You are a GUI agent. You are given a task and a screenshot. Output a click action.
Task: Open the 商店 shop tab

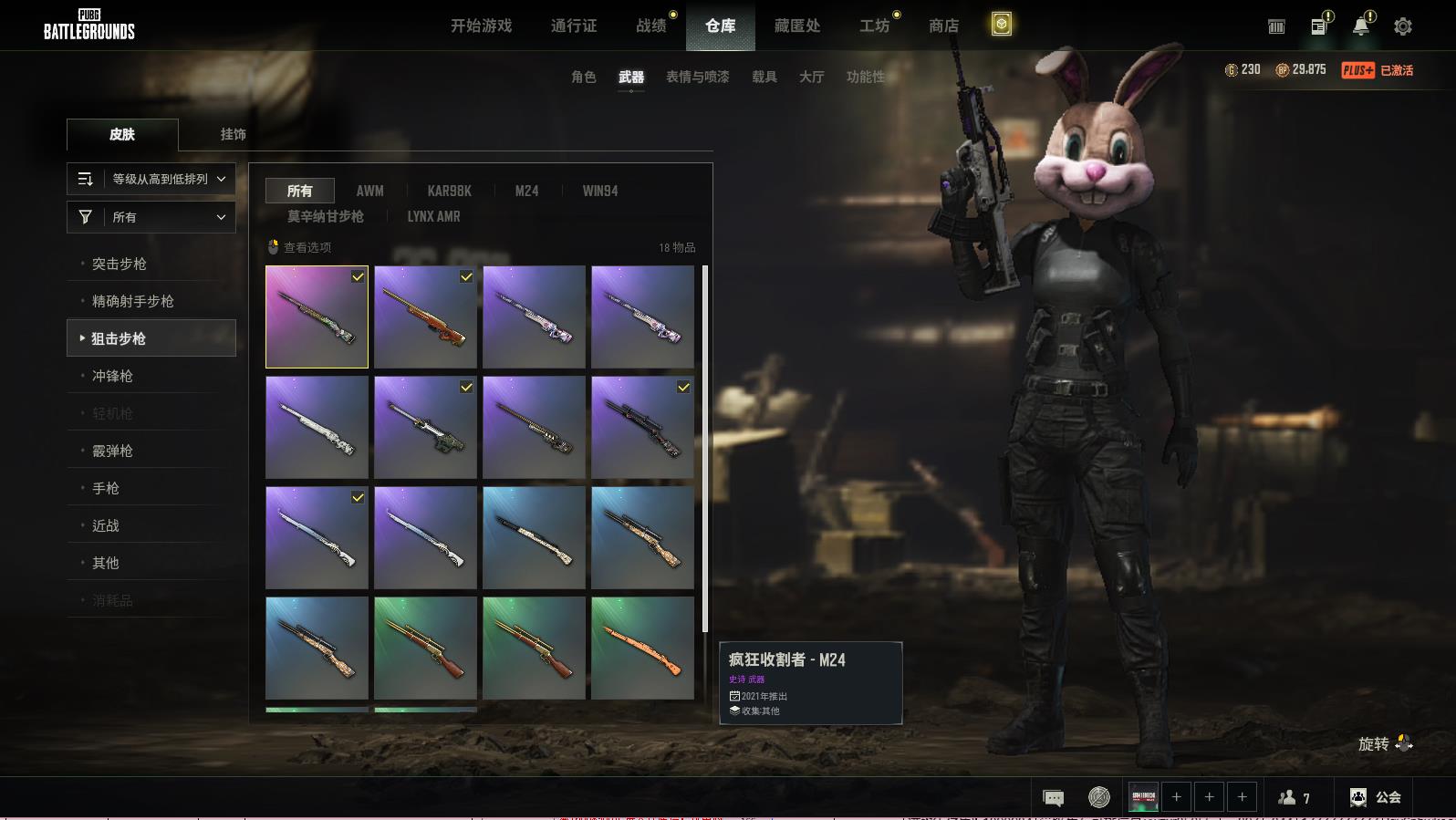point(943,26)
